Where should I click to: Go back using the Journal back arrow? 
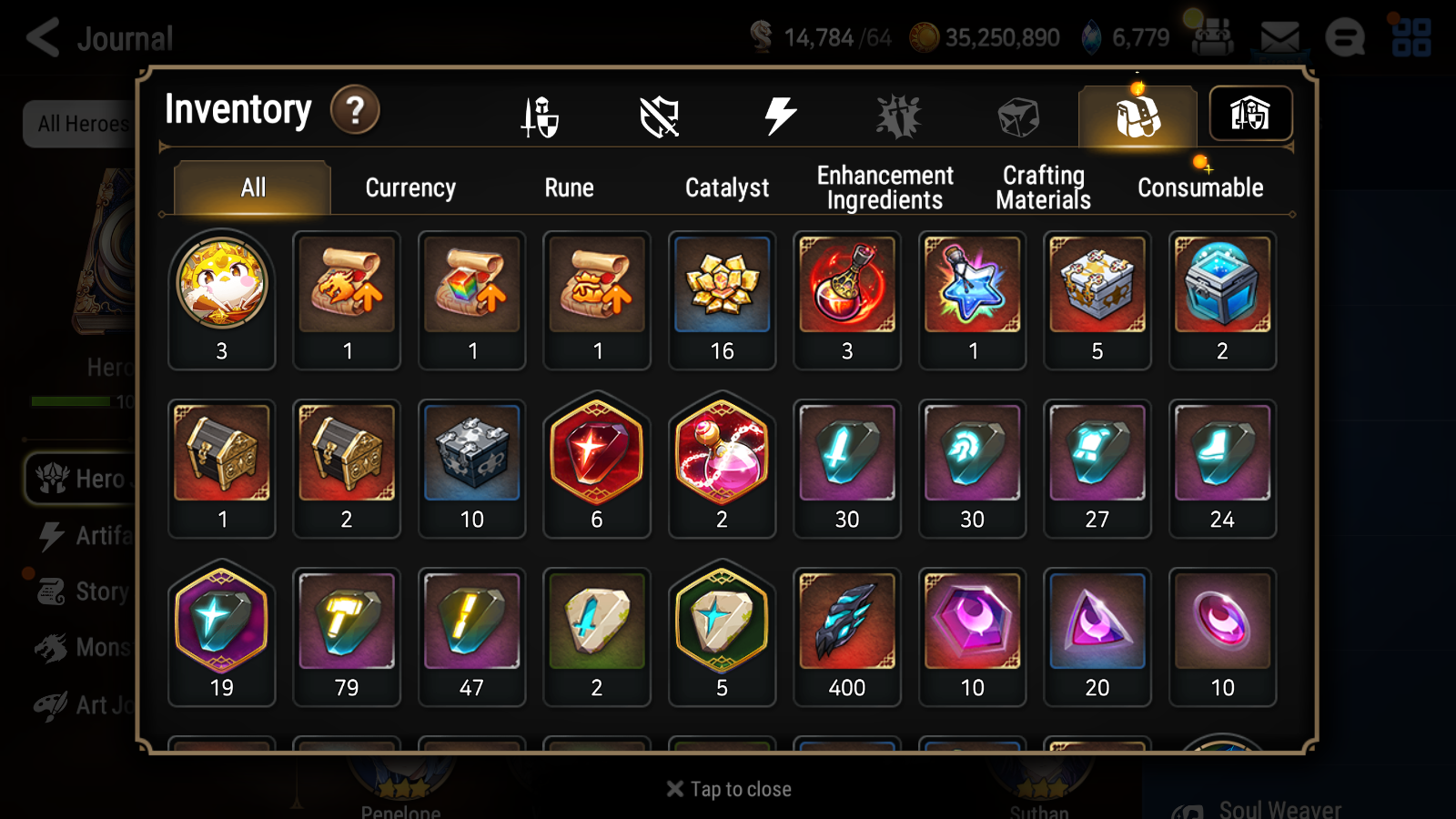(41, 36)
